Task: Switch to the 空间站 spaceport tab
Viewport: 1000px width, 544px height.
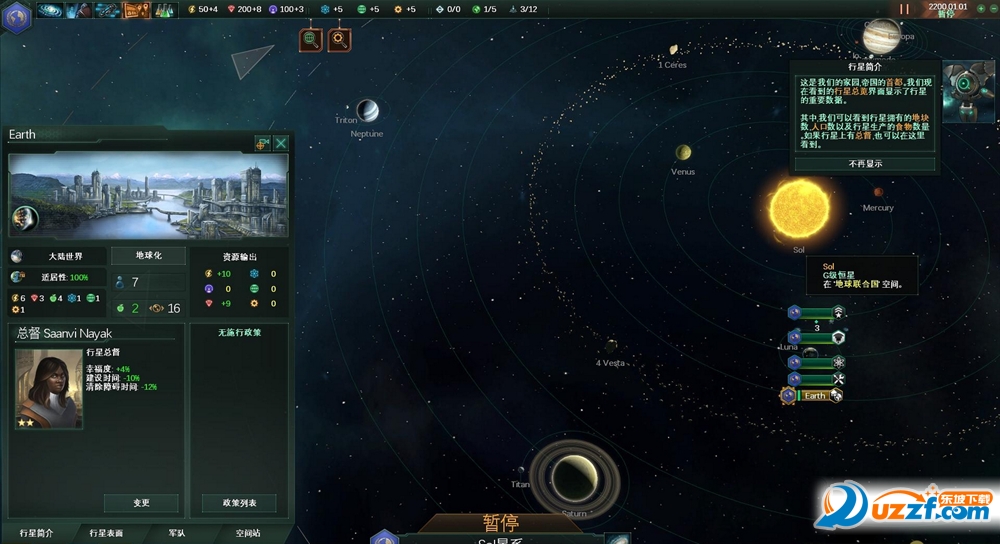Action: coord(248,534)
